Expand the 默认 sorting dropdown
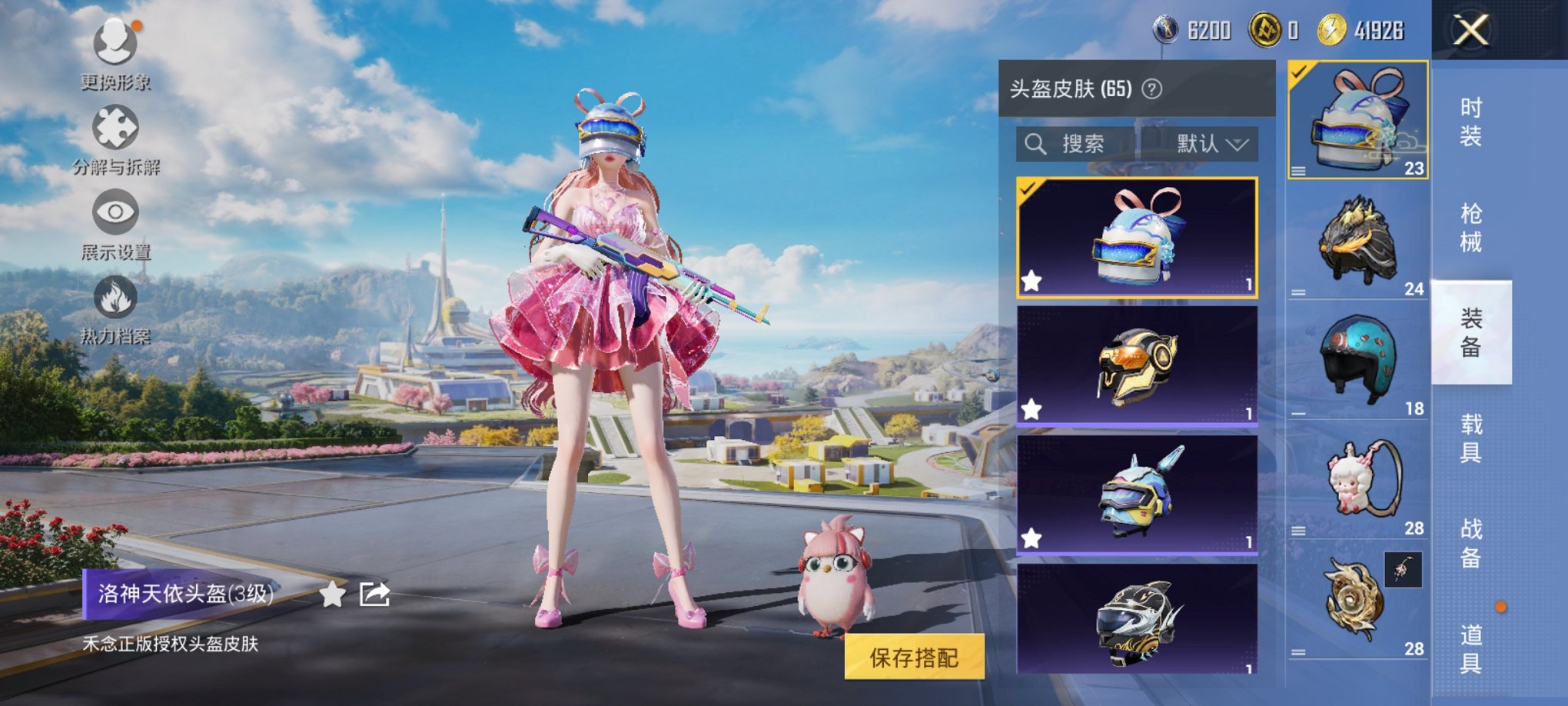1568x706 pixels. (x=1207, y=145)
